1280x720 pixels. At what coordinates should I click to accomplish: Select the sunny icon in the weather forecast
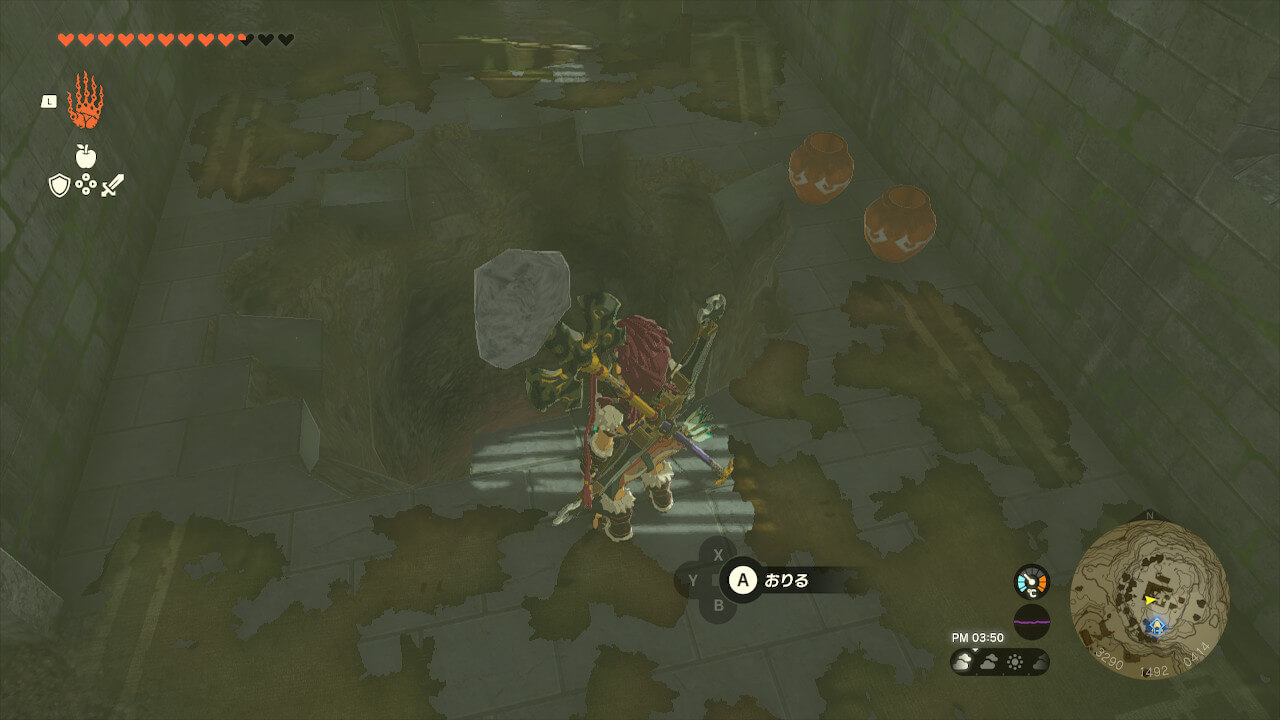click(1013, 662)
